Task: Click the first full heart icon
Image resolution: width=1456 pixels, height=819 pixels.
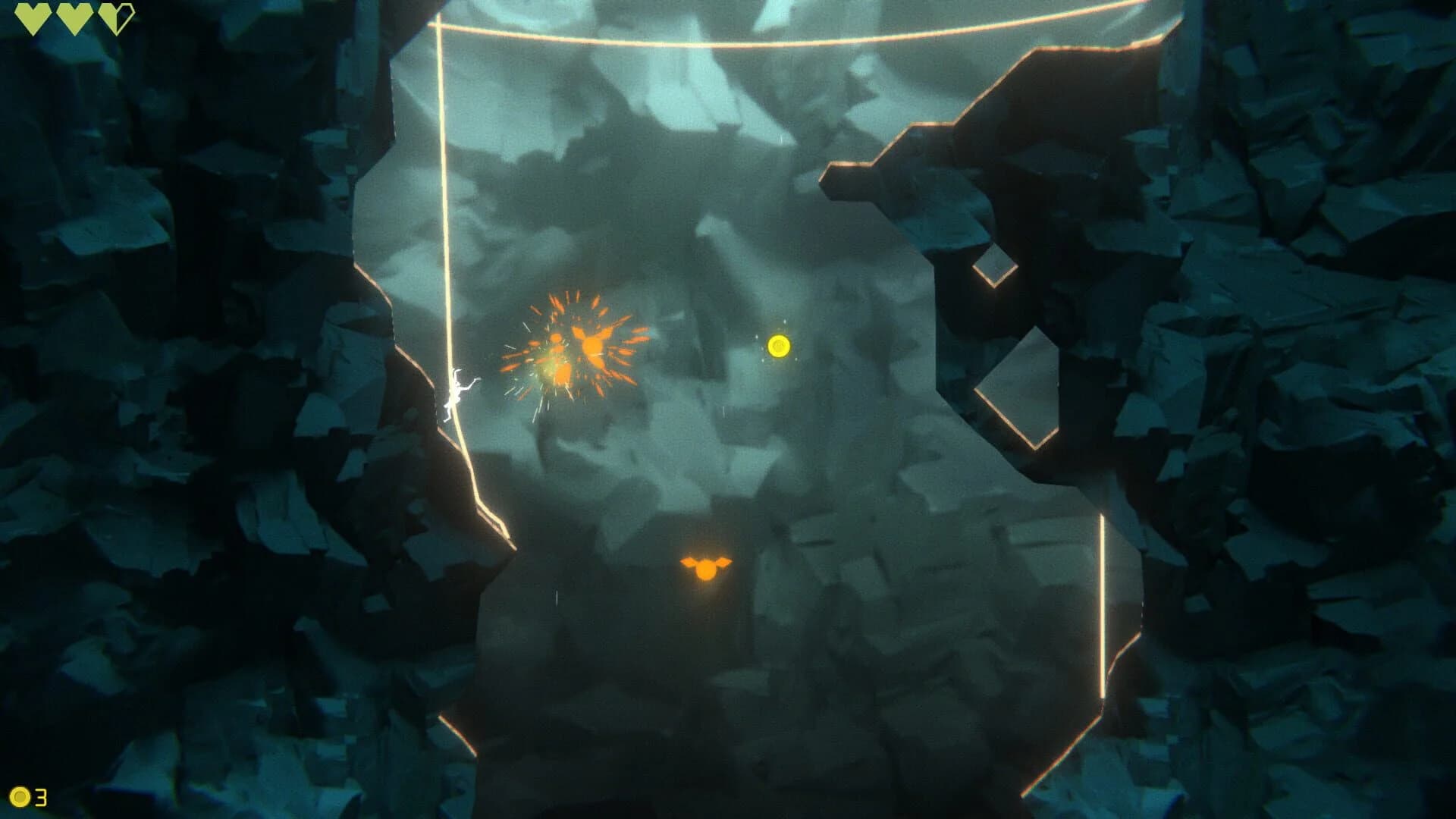Action: (33, 16)
